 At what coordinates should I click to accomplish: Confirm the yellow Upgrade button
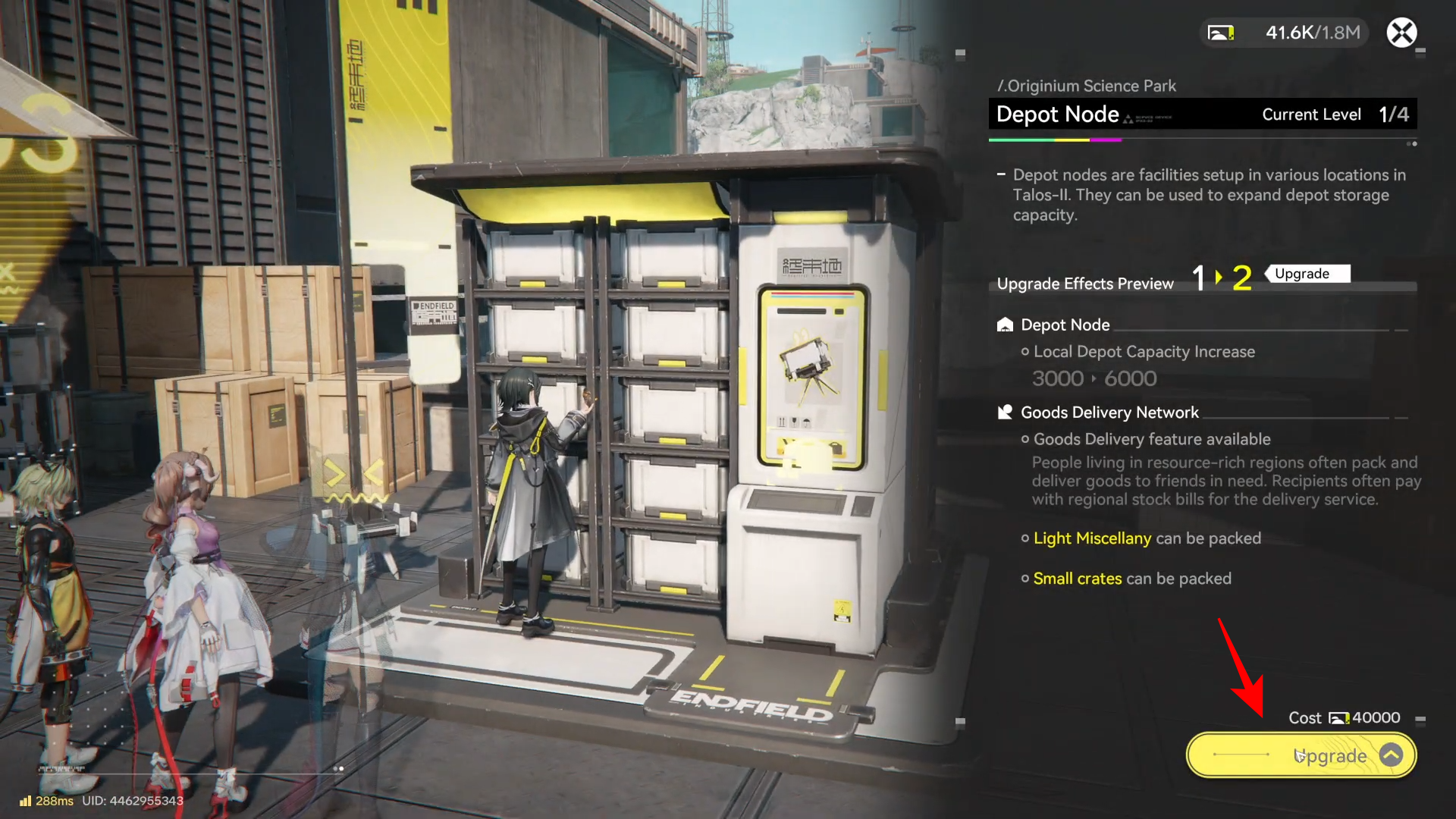(1301, 755)
